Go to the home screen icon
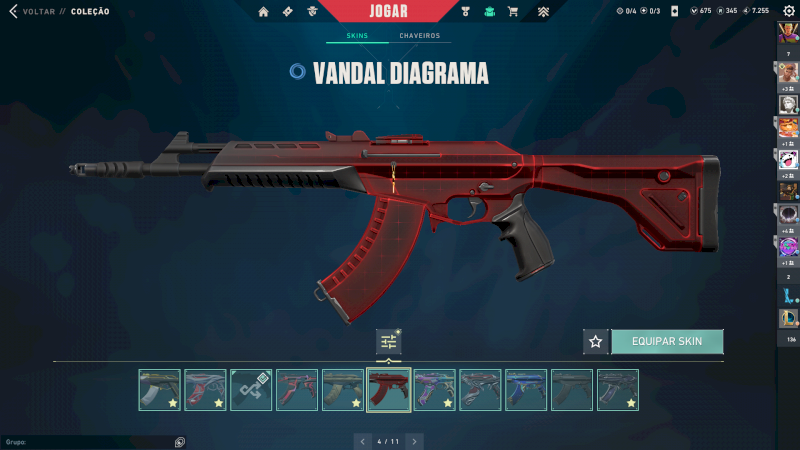Viewport: 800px width, 450px height. (x=263, y=12)
